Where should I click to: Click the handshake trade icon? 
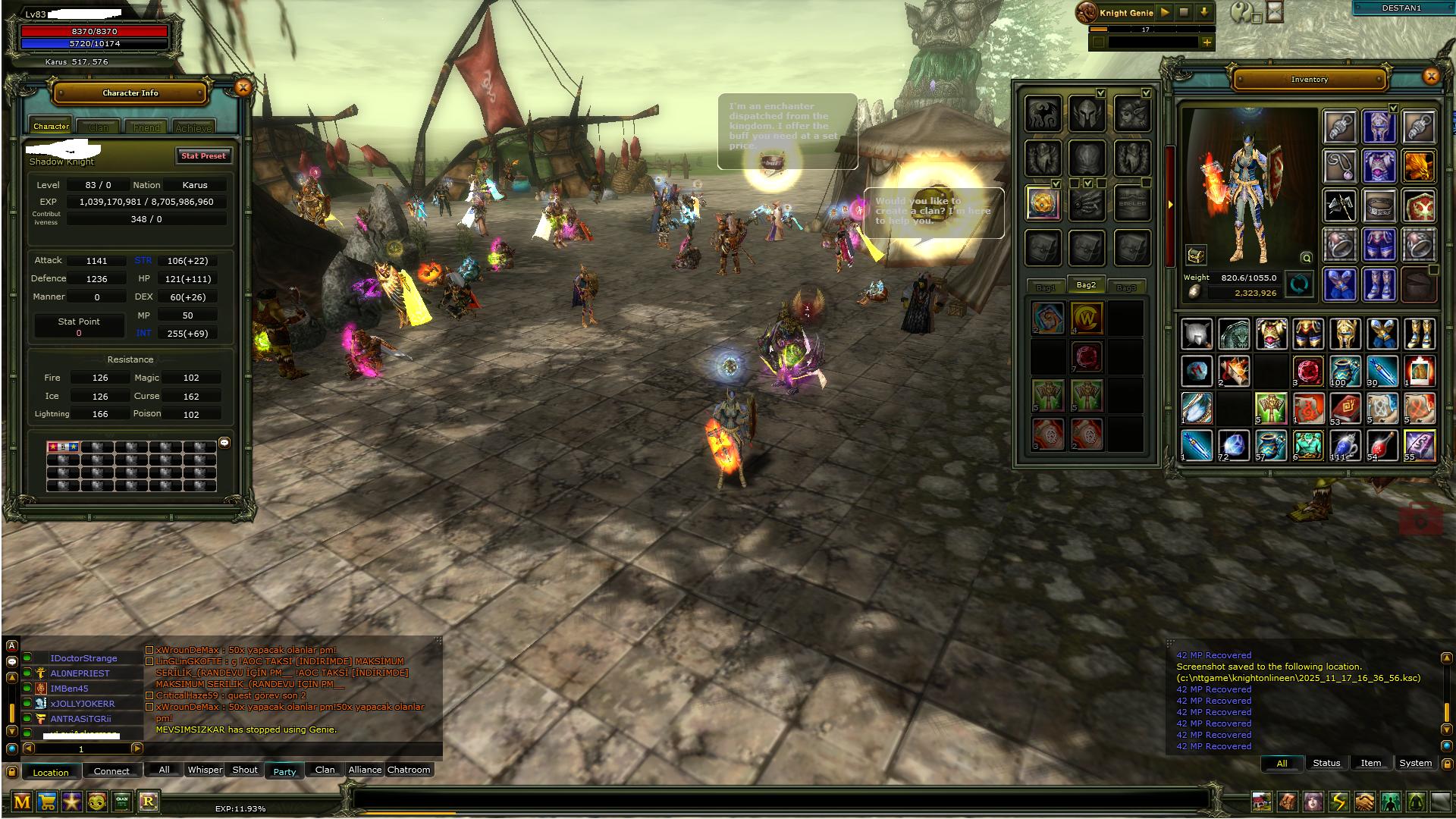pyautogui.click(x=1364, y=802)
